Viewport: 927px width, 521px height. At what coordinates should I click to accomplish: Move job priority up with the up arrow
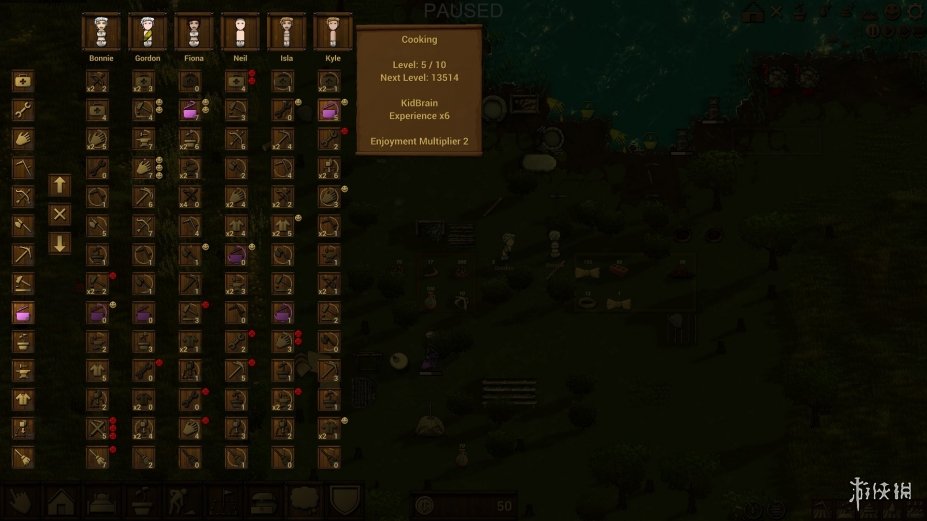click(x=60, y=185)
